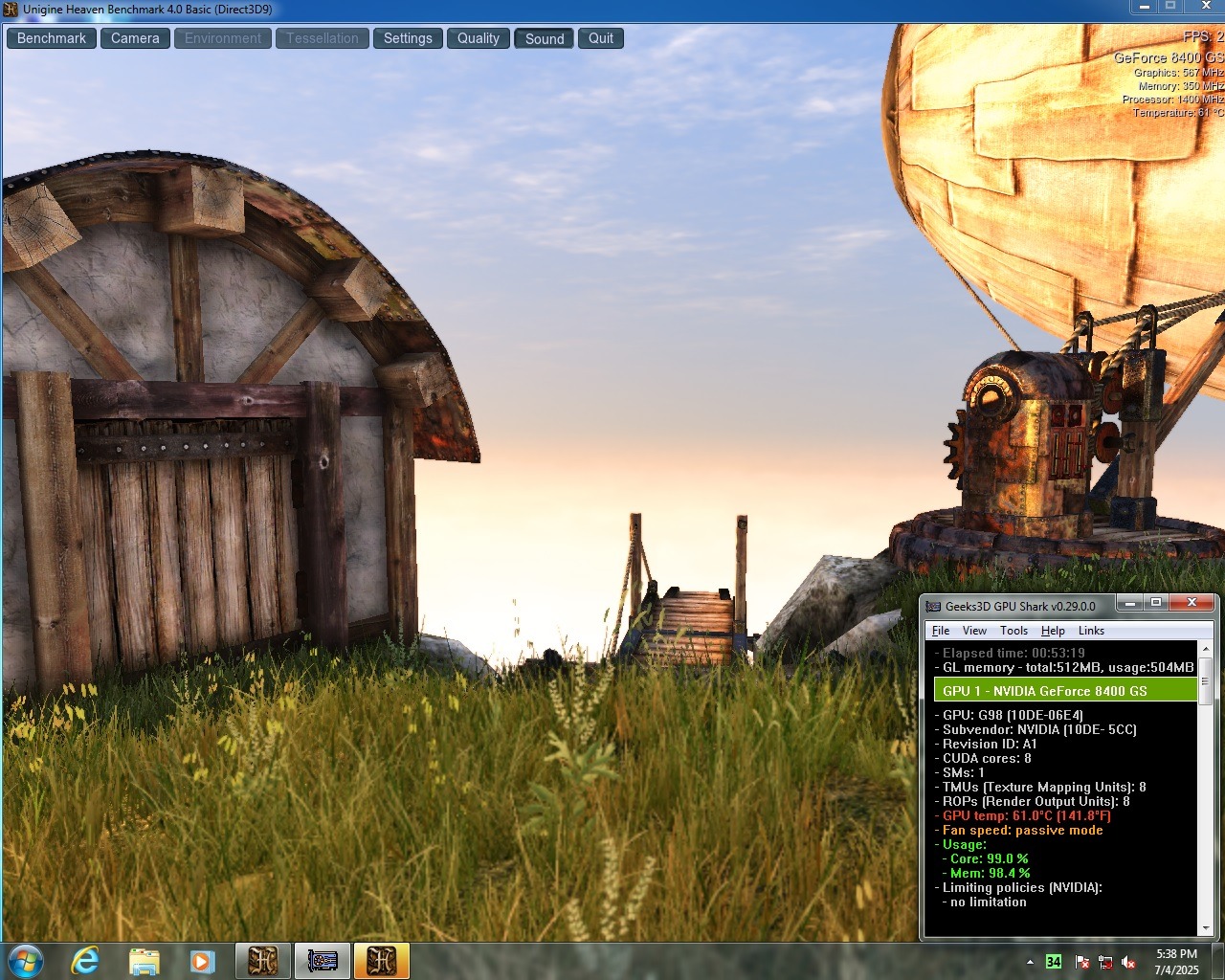
Task: Open the Quality options
Action: point(478,38)
